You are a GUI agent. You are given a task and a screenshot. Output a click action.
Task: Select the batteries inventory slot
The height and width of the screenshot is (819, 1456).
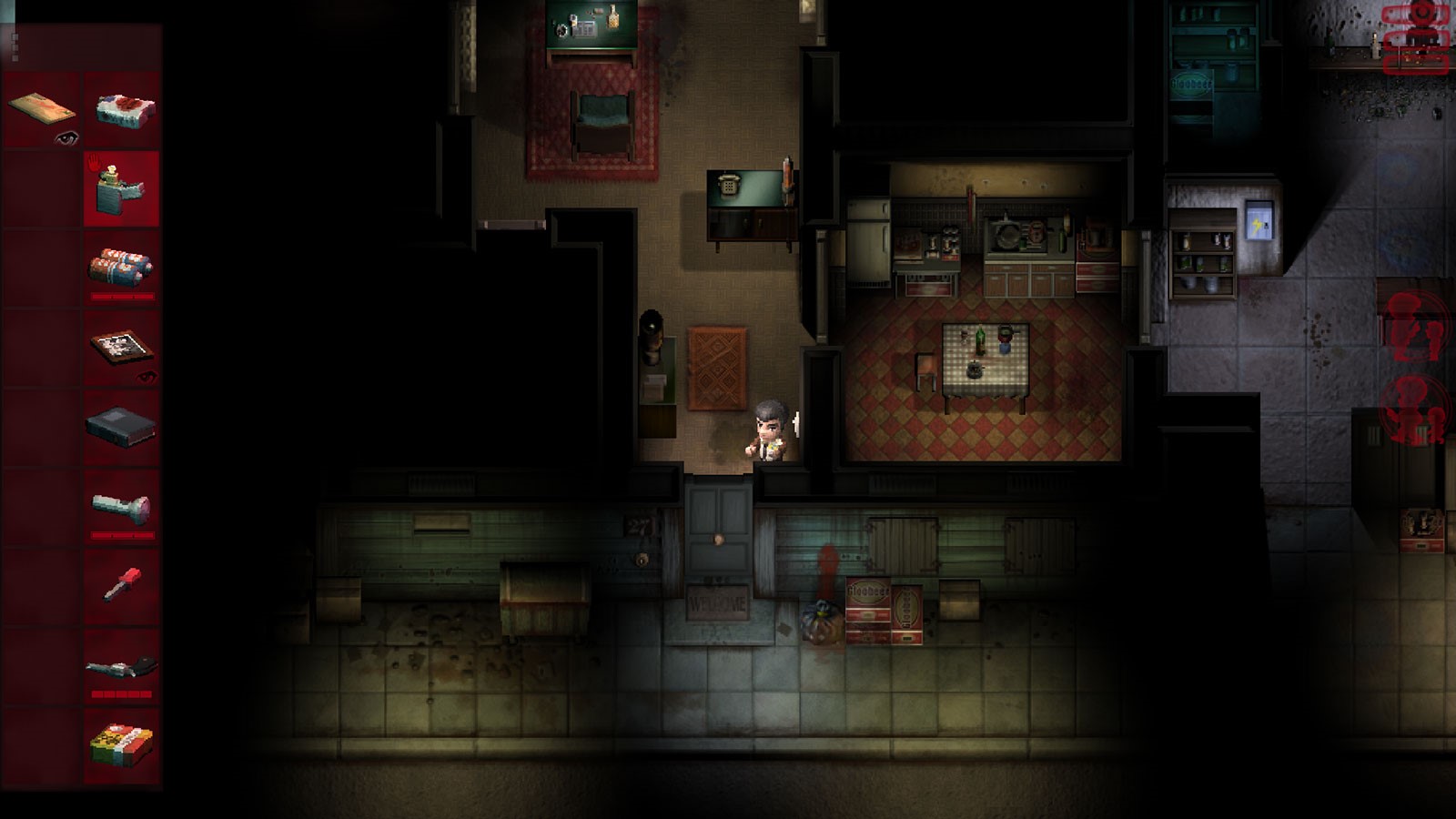coord(122,268)
